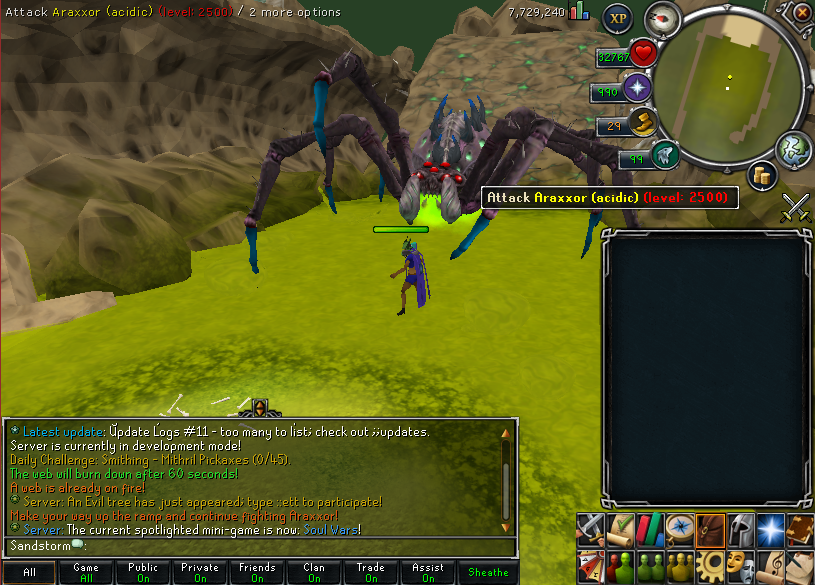Viewport: 815px width, 585px height.
Task: Toggle the XP counter orb
Action: 617,18
